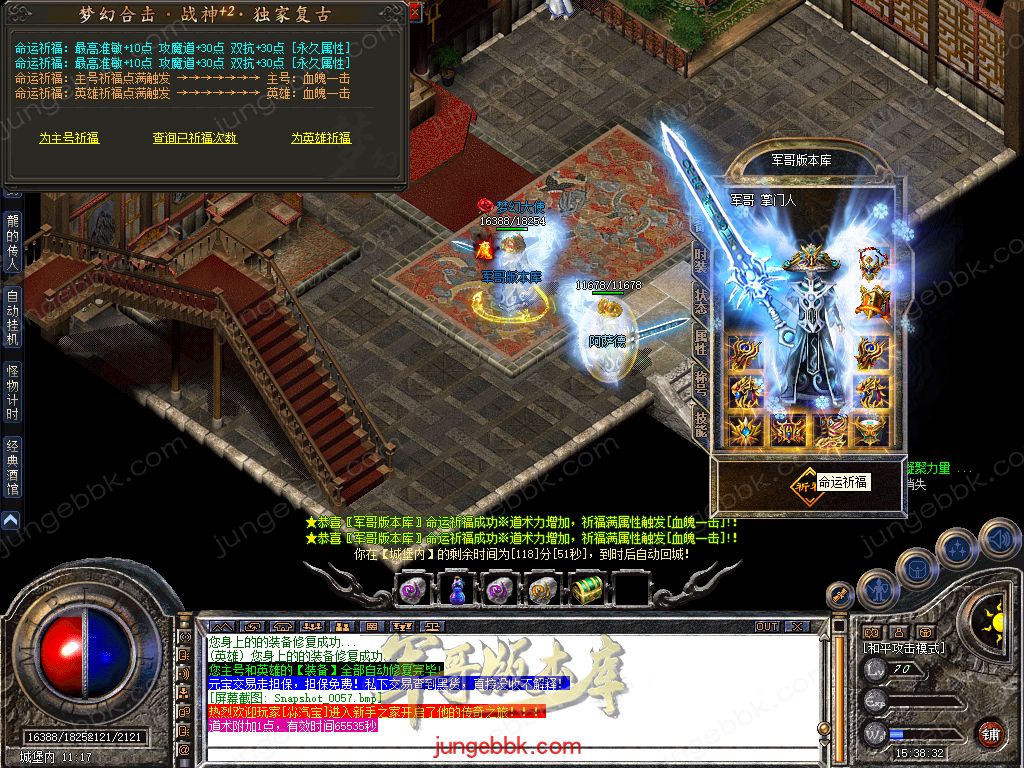Click the OUT button above chat
The image size is (1024, 768).
(767, 626)
